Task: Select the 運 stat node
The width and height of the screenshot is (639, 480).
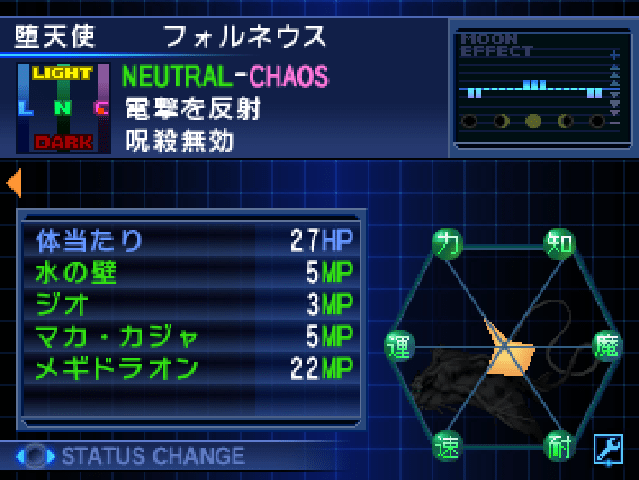Action: coord(399,345)
